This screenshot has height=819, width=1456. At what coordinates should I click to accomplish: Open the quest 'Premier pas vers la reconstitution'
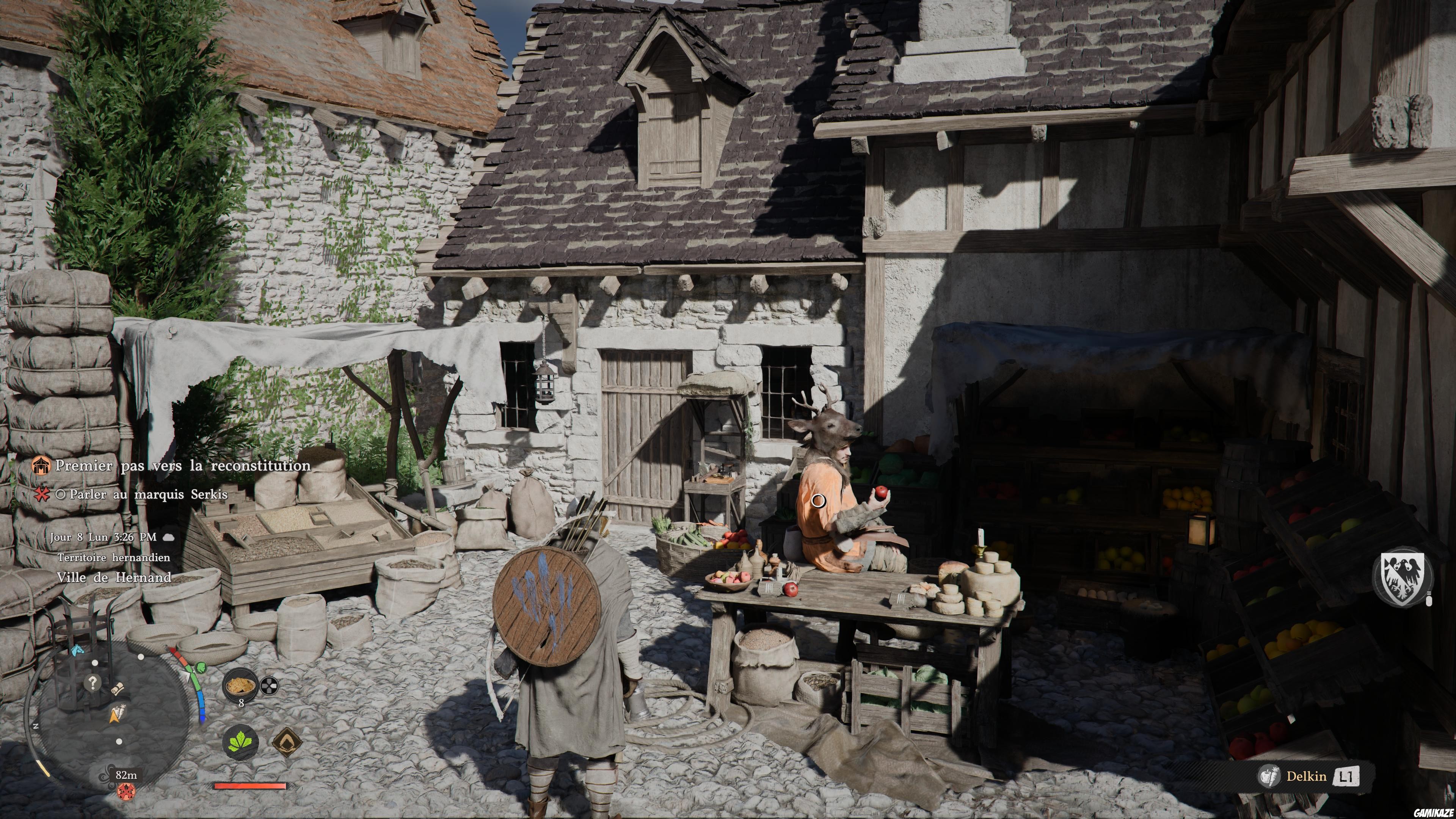pyautogui.click(x=182, y=466)
